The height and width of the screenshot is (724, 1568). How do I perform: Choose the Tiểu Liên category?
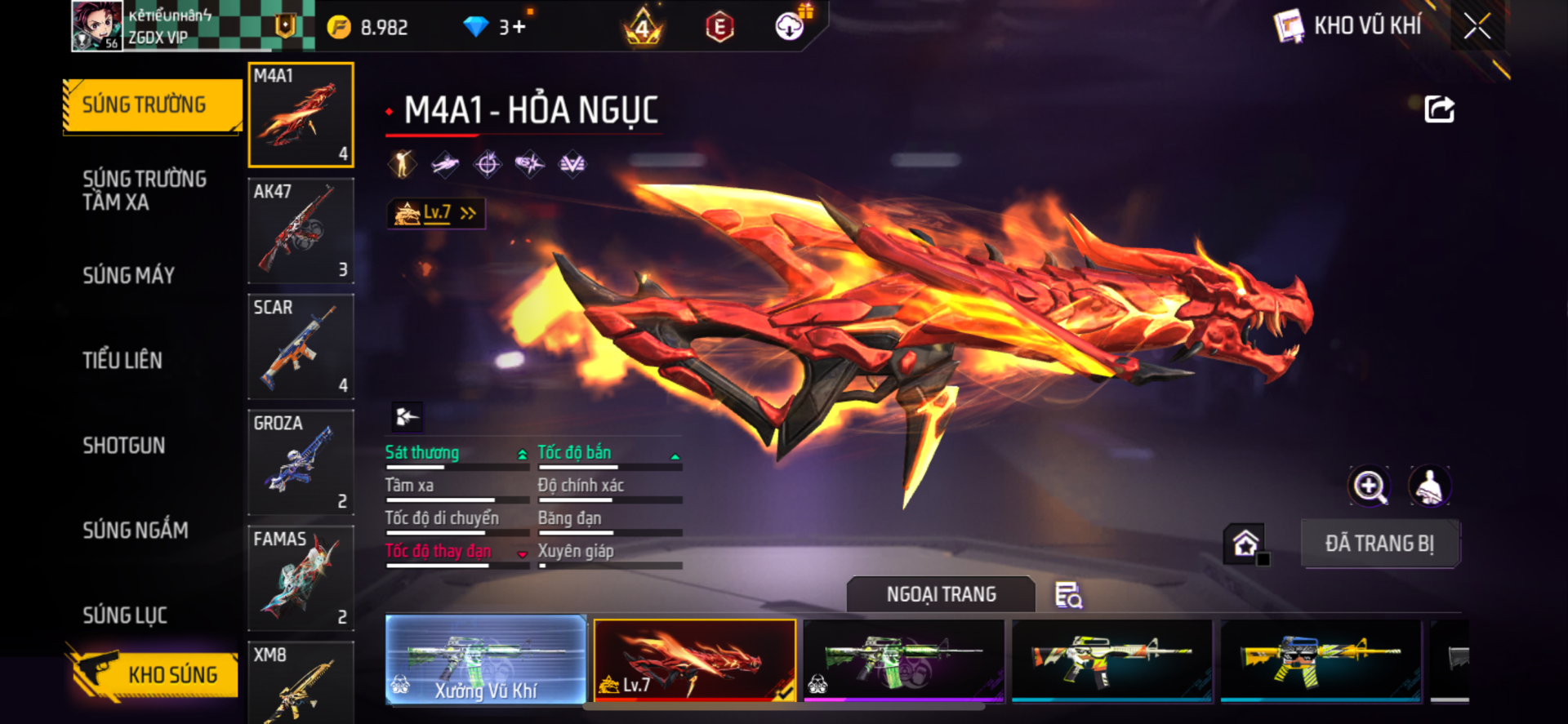pyautogui.click(x=122, y=361)
